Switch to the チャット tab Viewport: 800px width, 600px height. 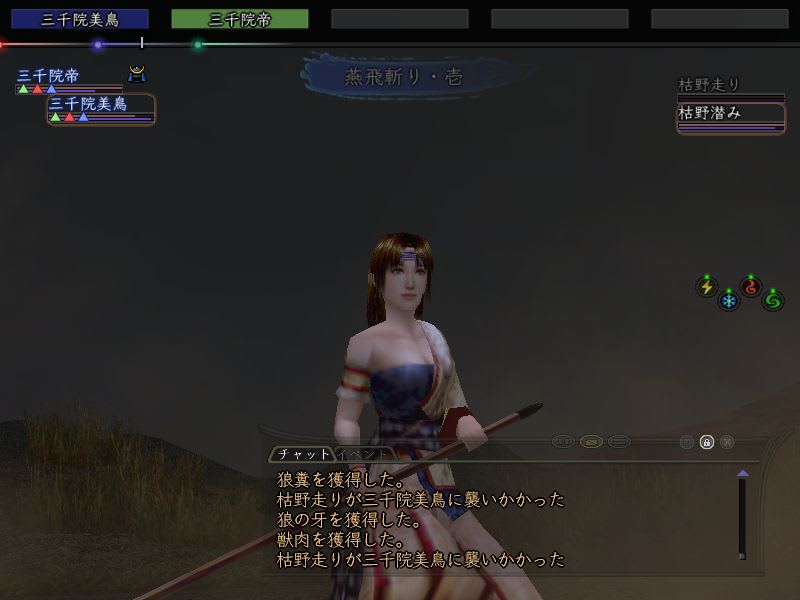pyautogui.click(x=302, y=453)
